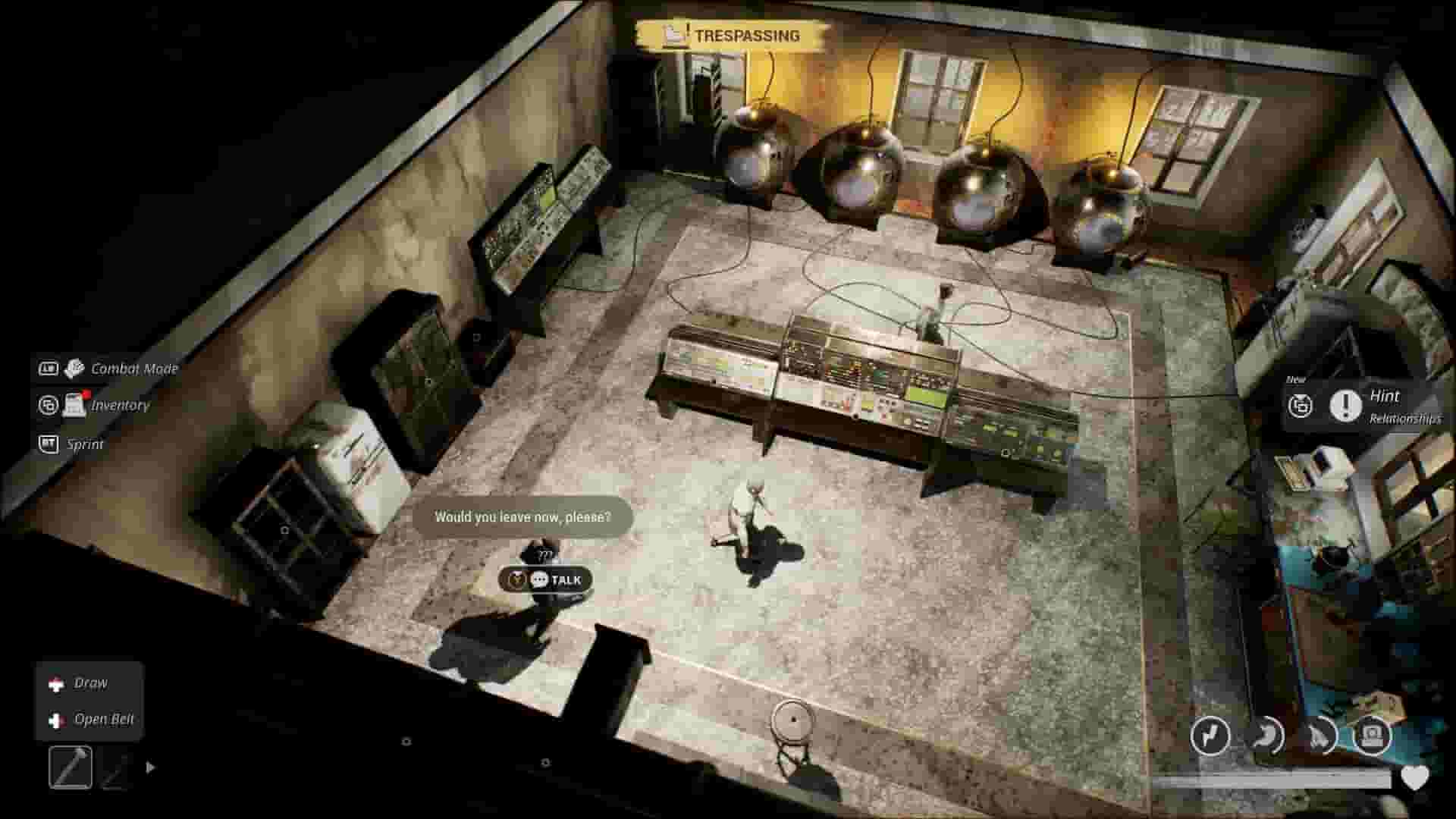Click Open Belt in the bottom-left panel
The height and width of the screenshot is (819, 1456).
point(103,719)
